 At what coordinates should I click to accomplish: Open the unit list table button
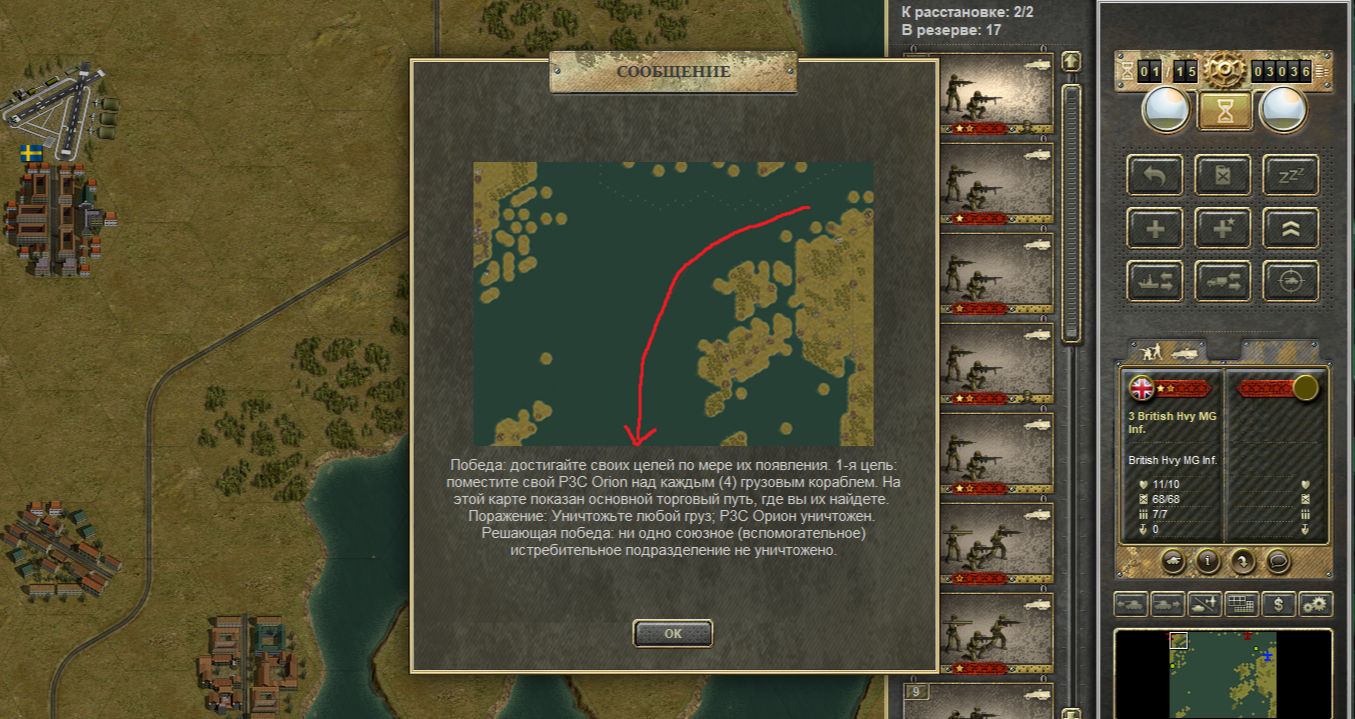[1241, 604]
